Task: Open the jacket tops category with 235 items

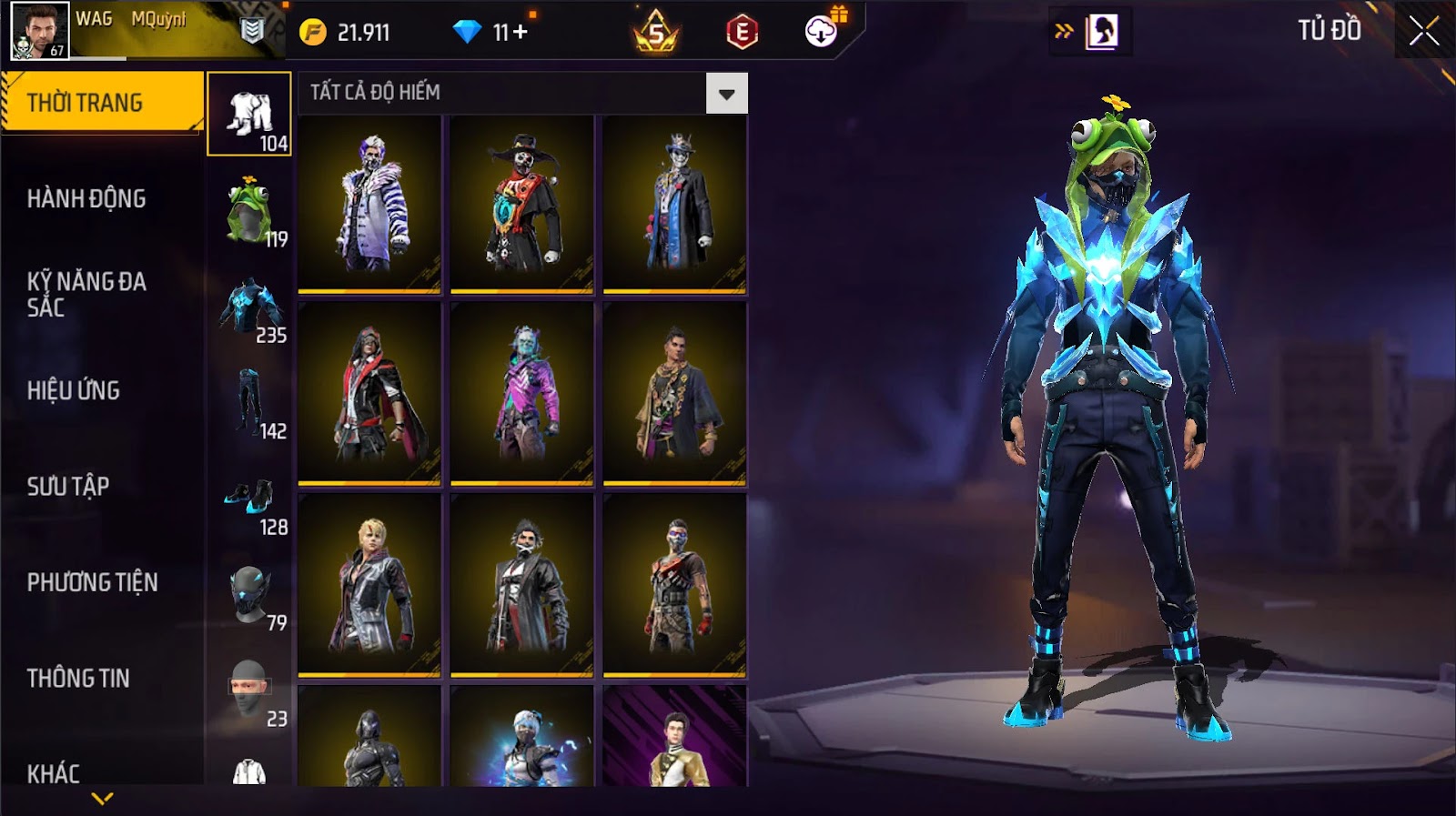Action: [250, 307]
